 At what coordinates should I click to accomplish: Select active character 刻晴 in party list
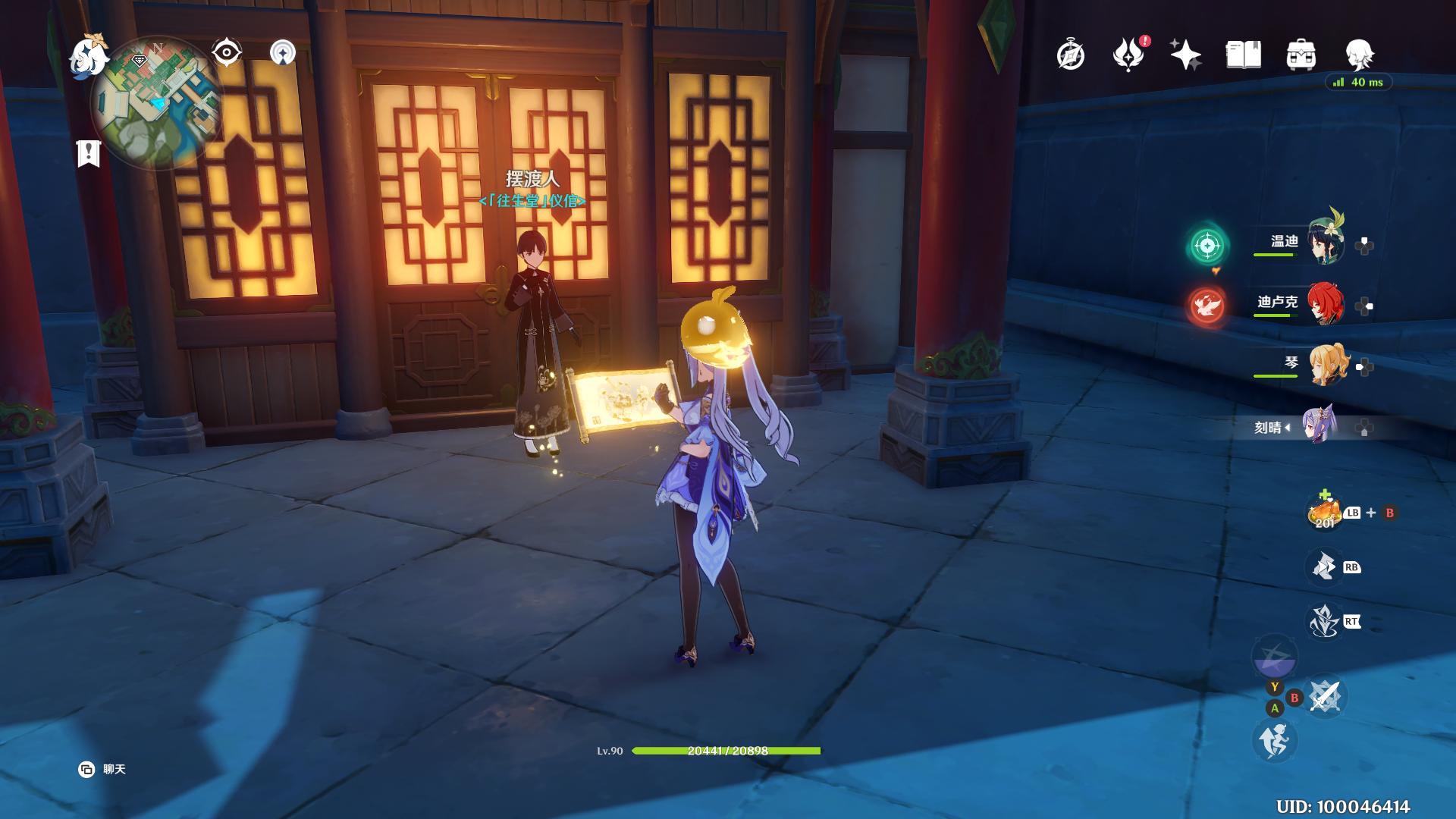click(x=1319, y=426)
